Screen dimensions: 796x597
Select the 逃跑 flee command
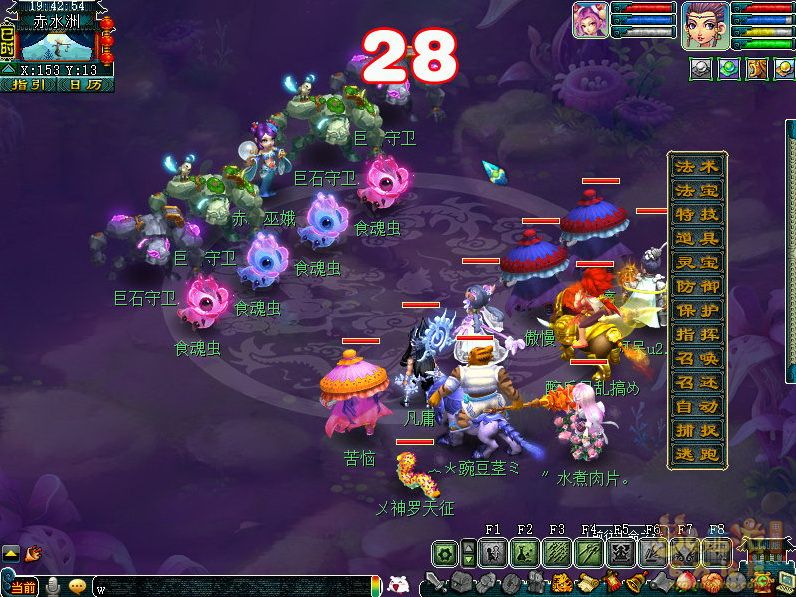(x=697, y=455)
